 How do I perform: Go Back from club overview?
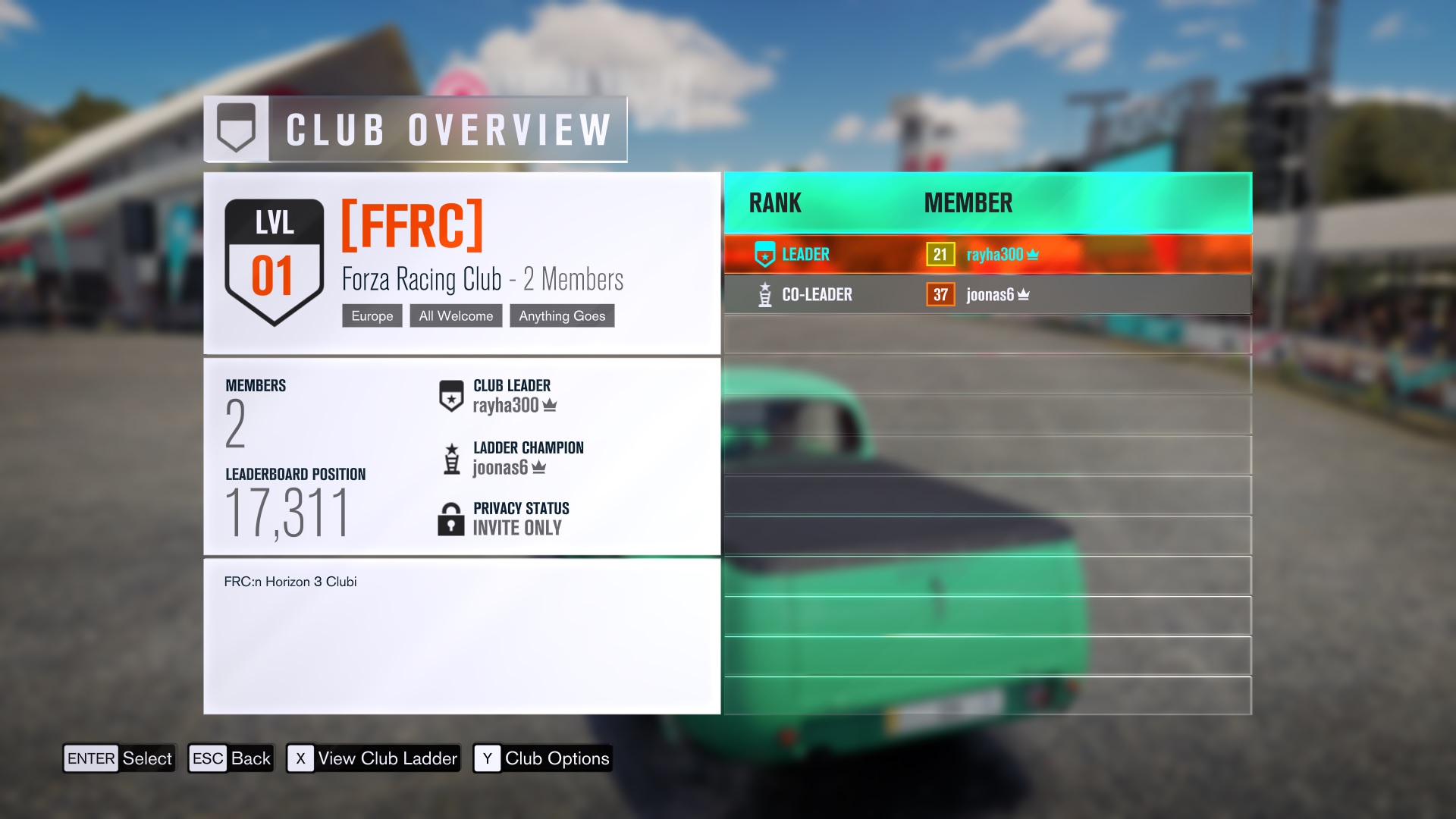[231, 758]
